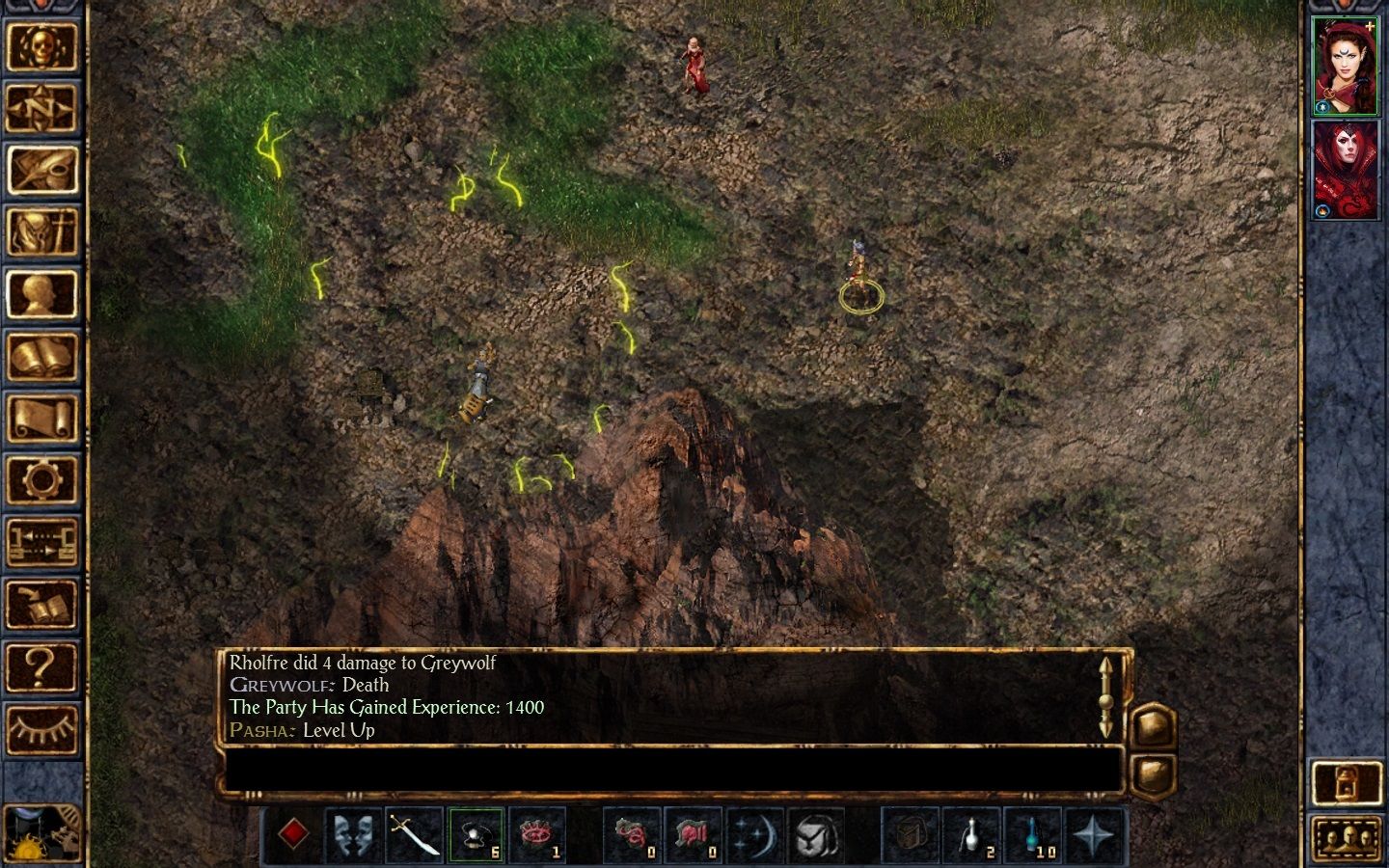The width and height of the screenshot is (1389, 868).
Task: Click the red diamond button on action bar
Action: click(x=293, y=834)
